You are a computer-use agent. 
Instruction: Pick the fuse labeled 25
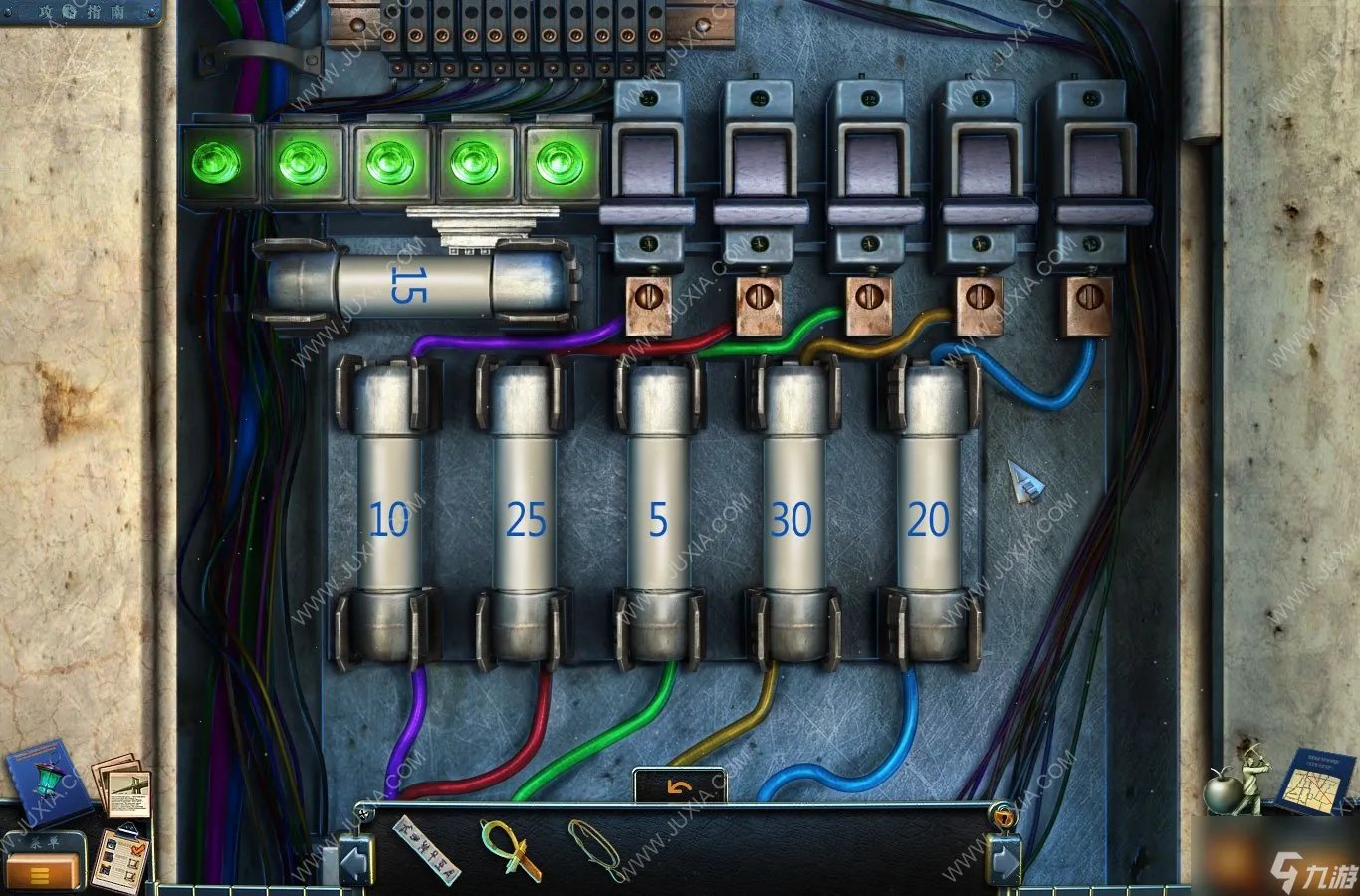tap(526, 515)
